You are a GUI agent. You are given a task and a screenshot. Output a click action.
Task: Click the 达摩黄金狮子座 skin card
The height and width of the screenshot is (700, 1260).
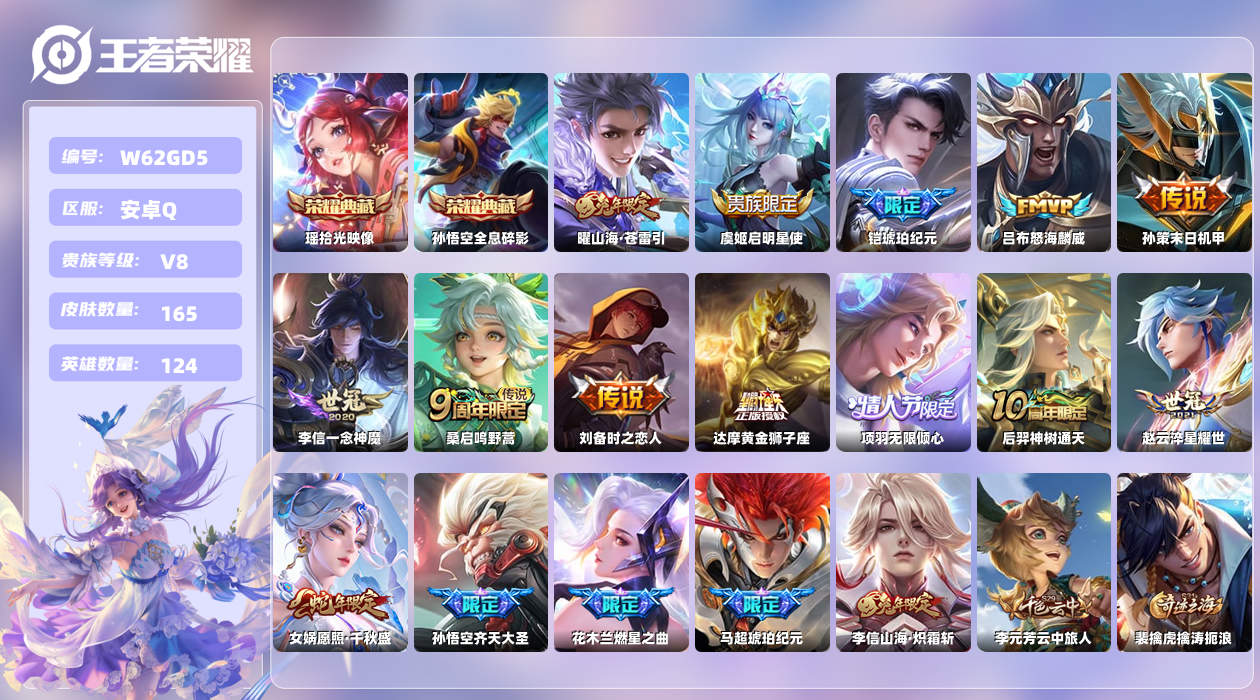pyautogui.click(x=762, y=362)
